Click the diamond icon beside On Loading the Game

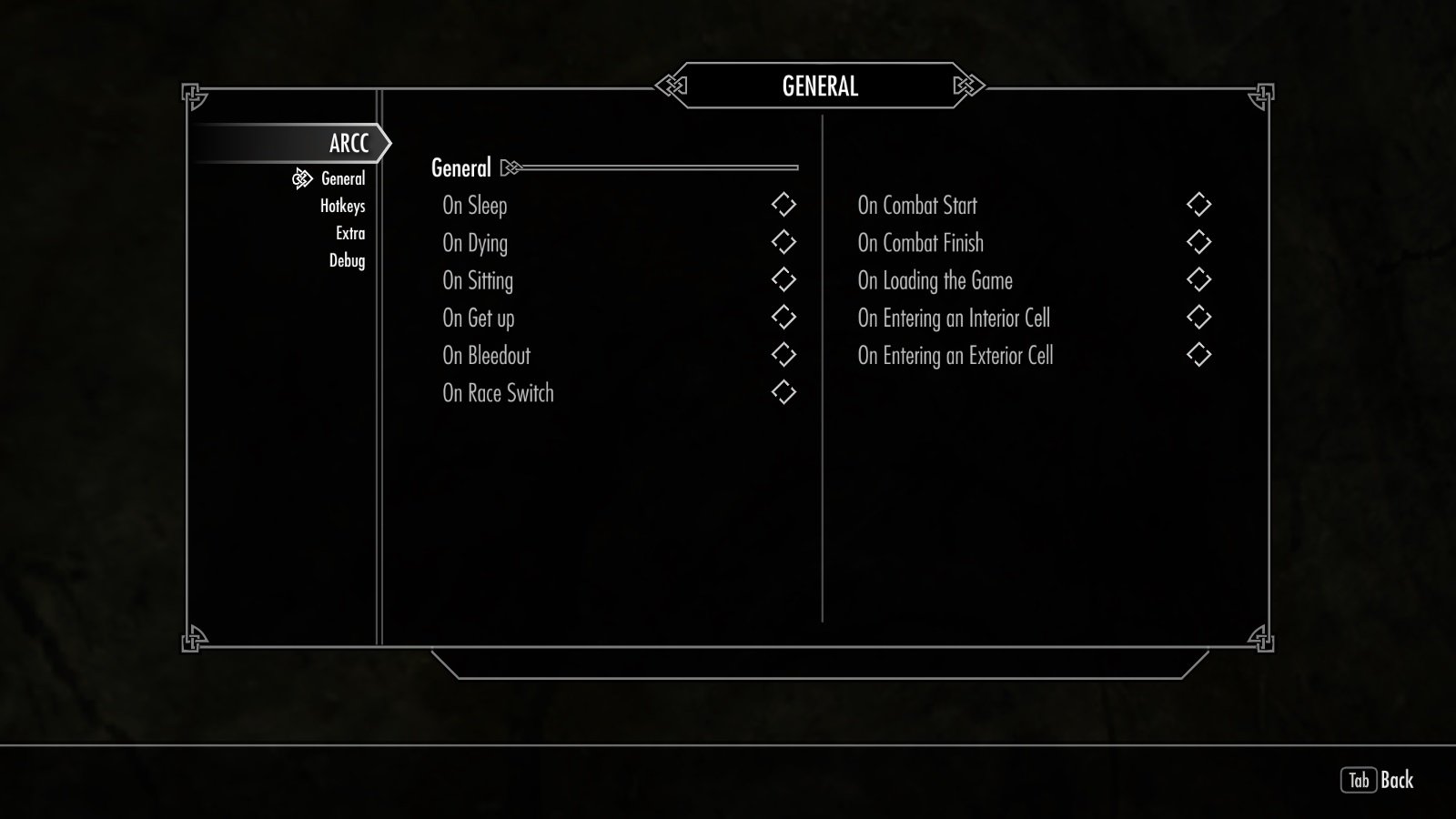pyautogui.click(x=1199, y=280)
